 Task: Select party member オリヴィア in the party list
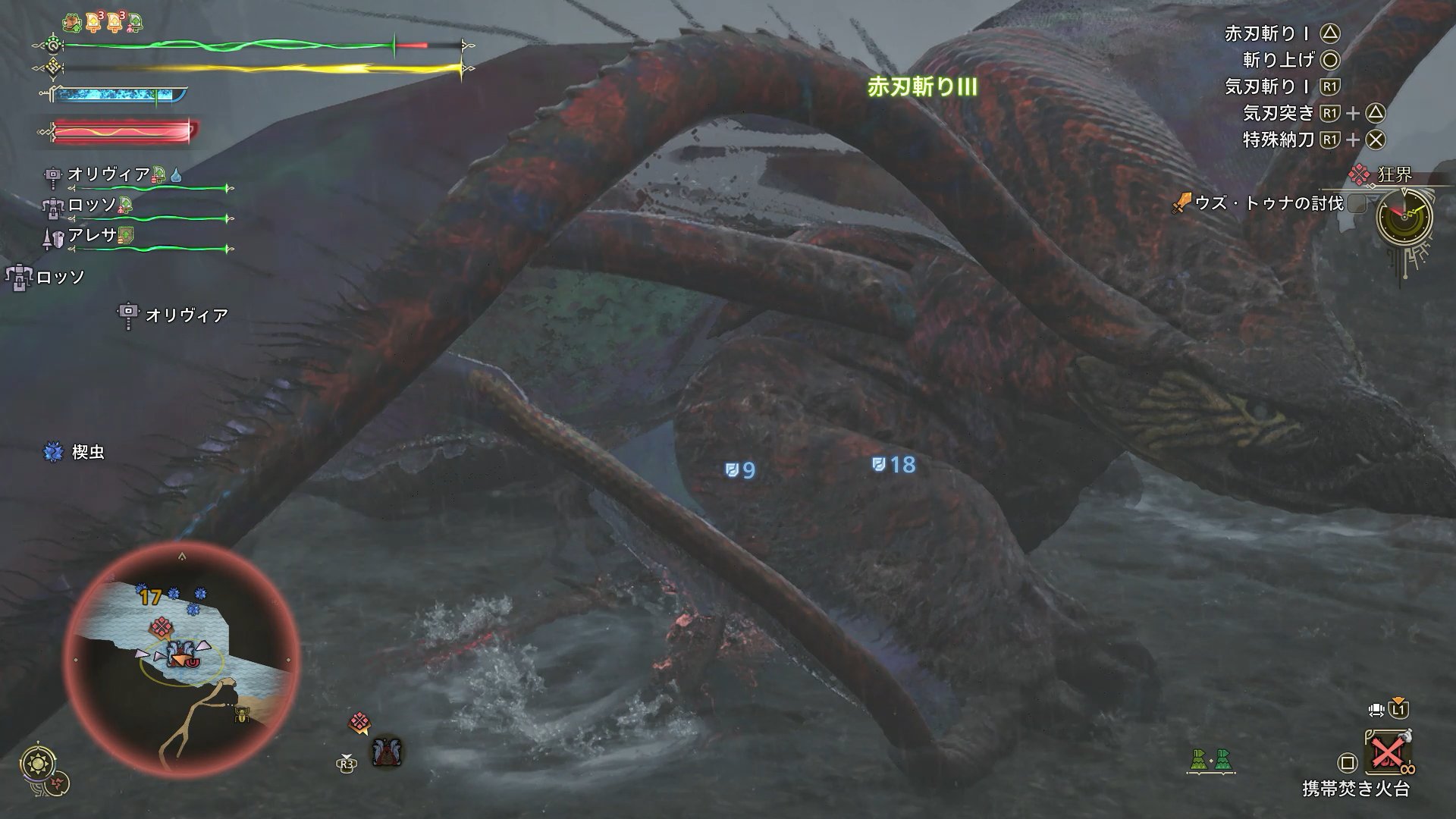(x=109, y=174)
